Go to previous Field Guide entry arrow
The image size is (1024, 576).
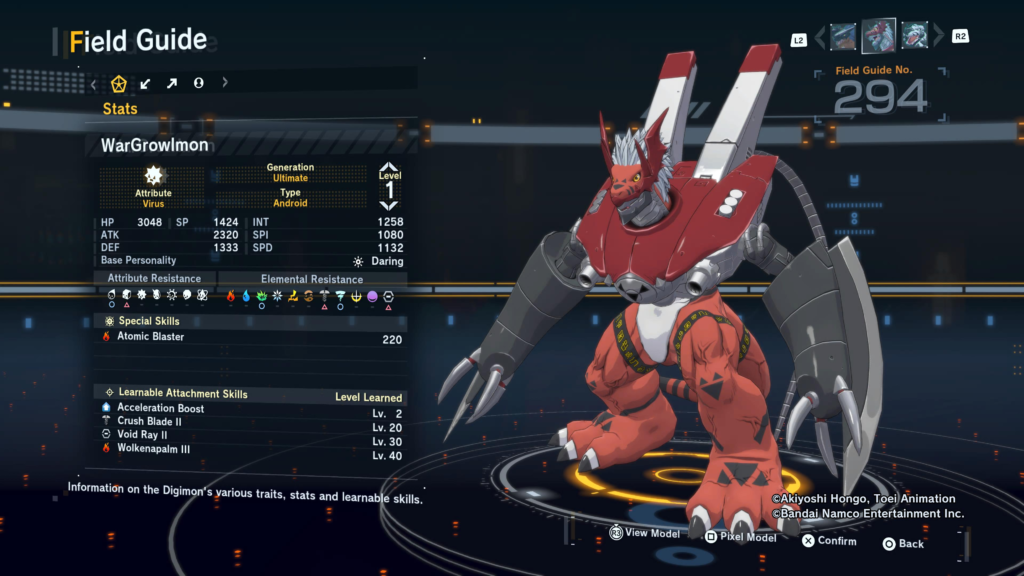pyautogui.click(x=820, y=38)
